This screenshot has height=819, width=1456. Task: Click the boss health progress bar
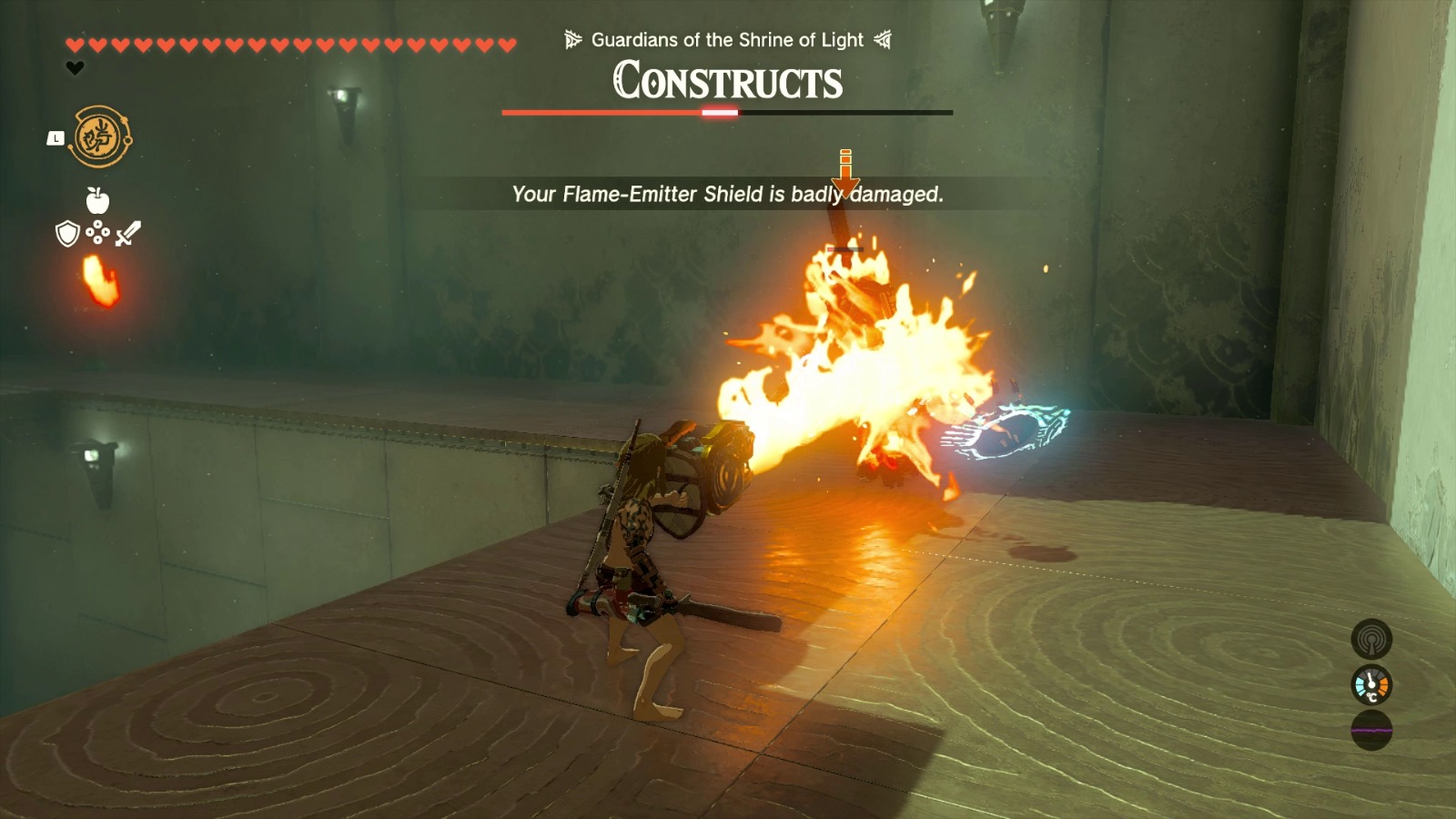point(726,112)
